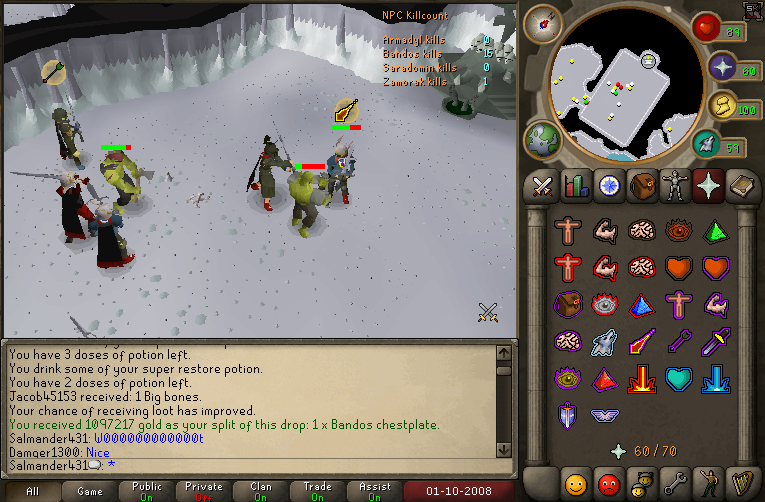Click the compass to face north

pyautogui.click(x=546, y=24)
